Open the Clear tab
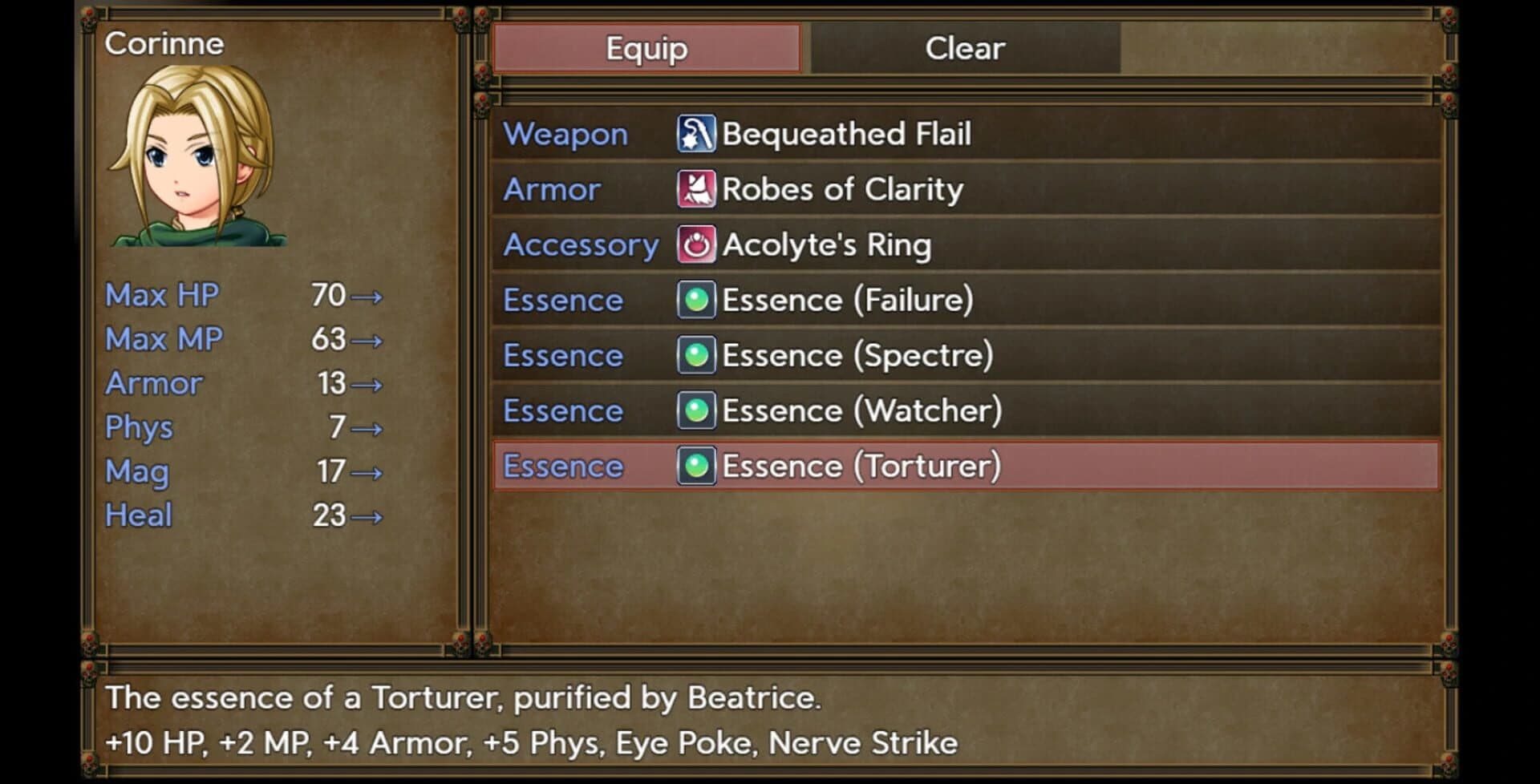This screenshot has width=1540, height=784. tap(962, 48)
